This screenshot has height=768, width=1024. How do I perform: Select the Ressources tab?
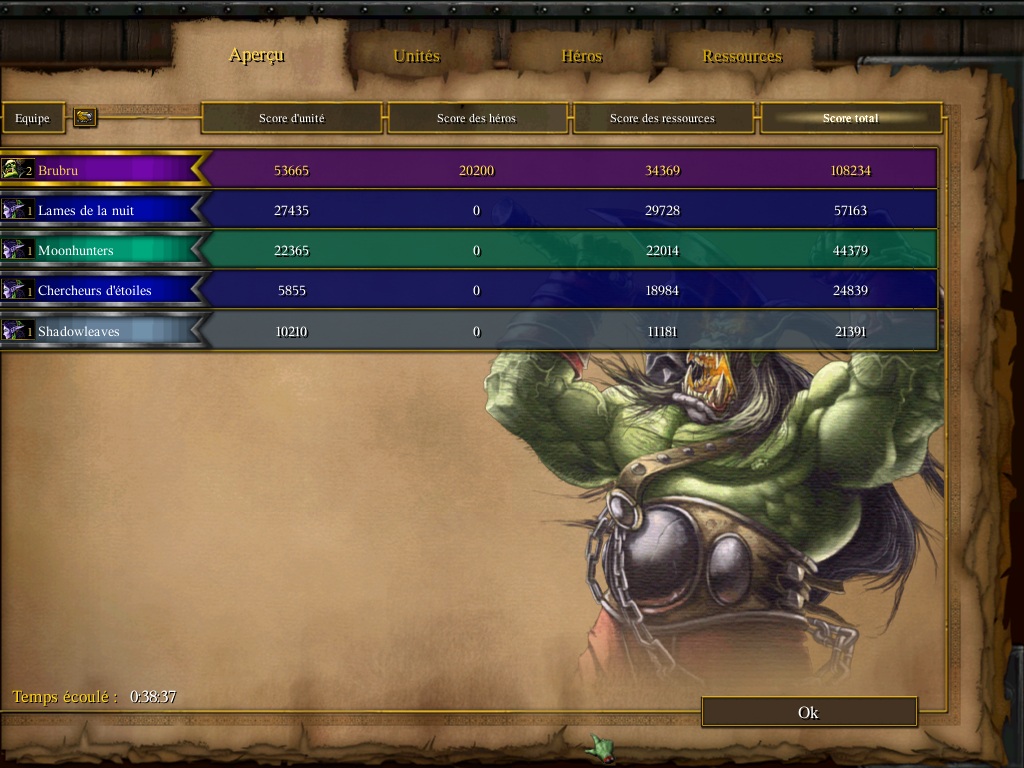click(x=742, y=56)
